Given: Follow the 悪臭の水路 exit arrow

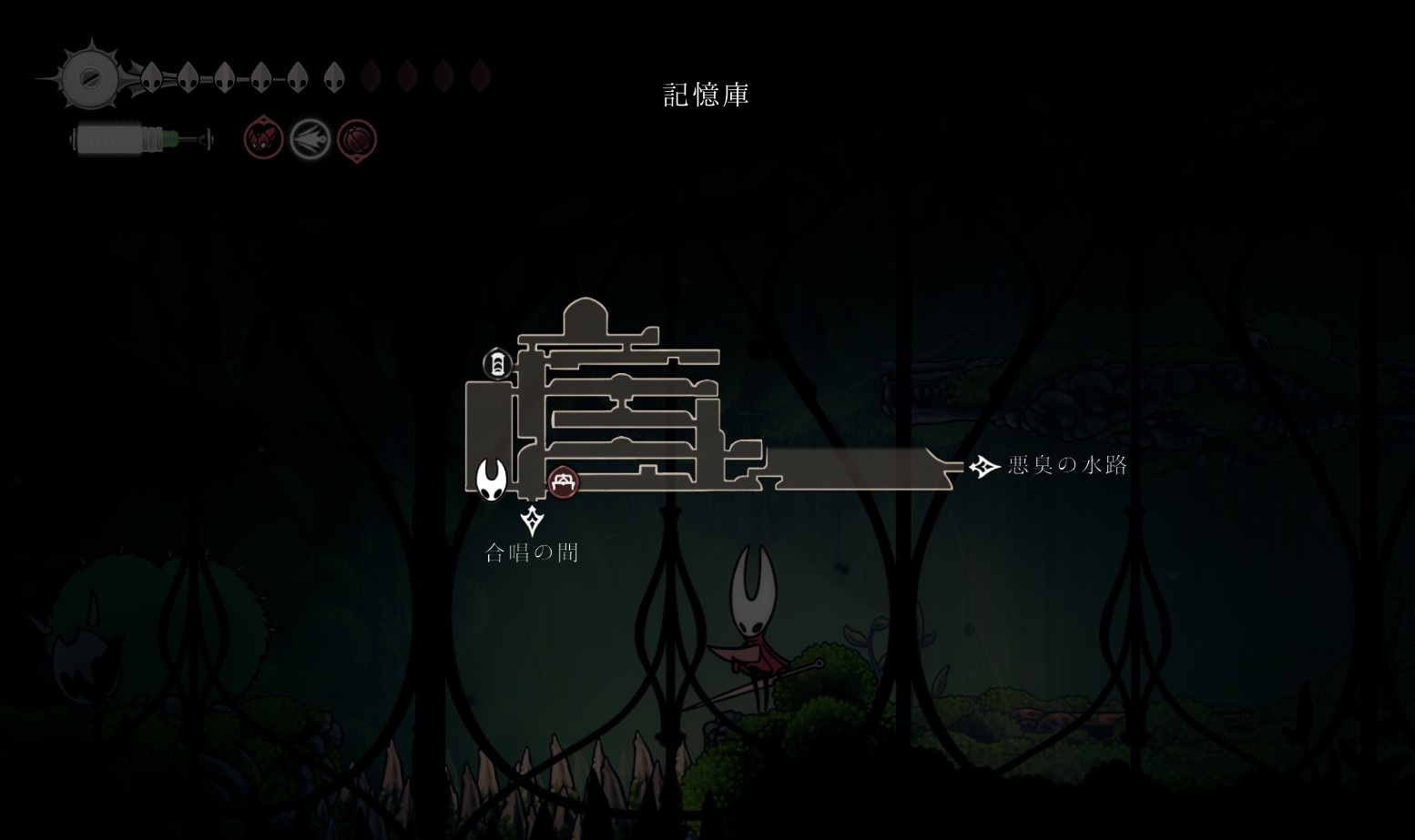Looking at the screenshot, I should (983, 467).
